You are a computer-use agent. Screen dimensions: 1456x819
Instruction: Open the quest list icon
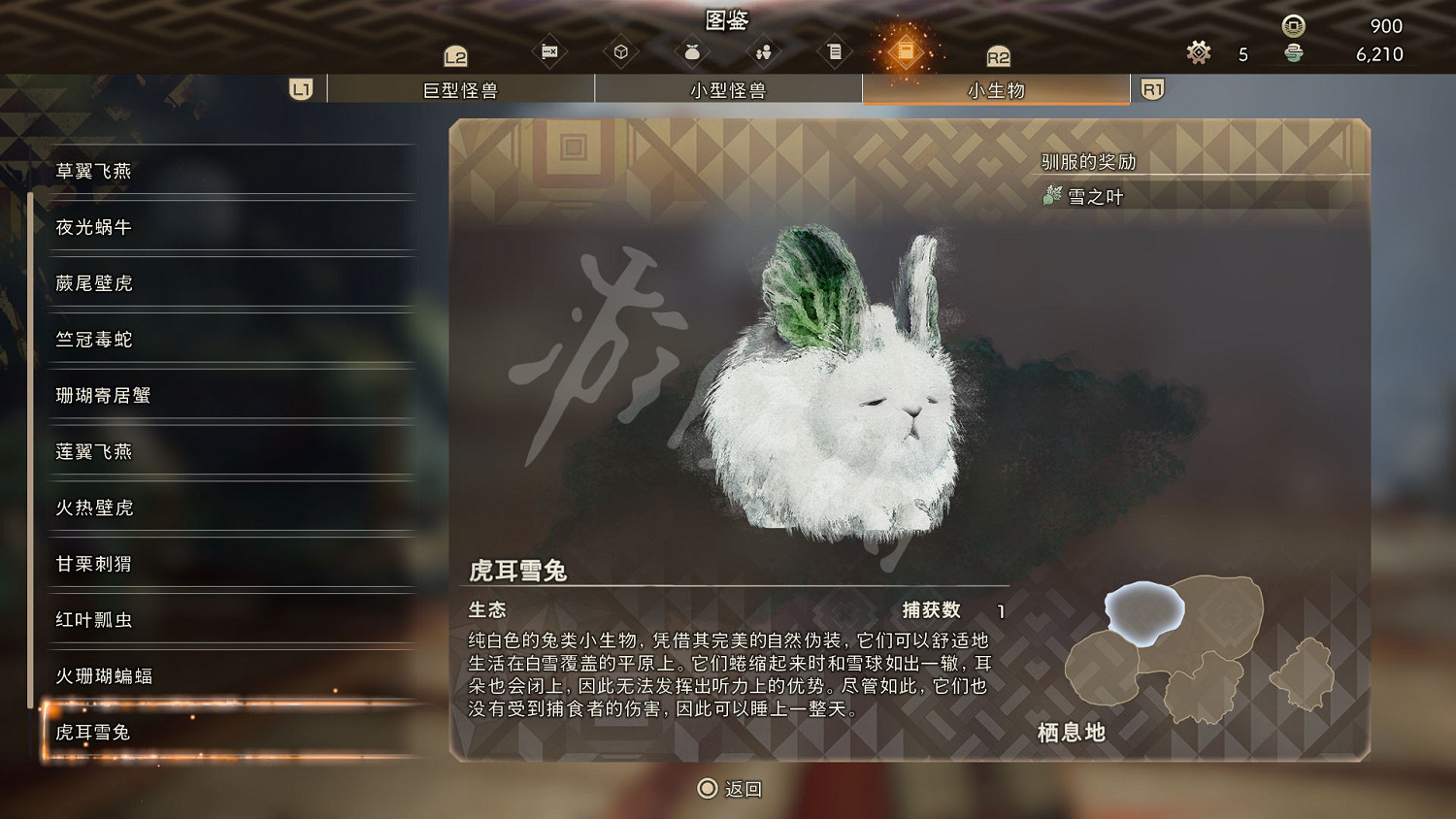835,52
